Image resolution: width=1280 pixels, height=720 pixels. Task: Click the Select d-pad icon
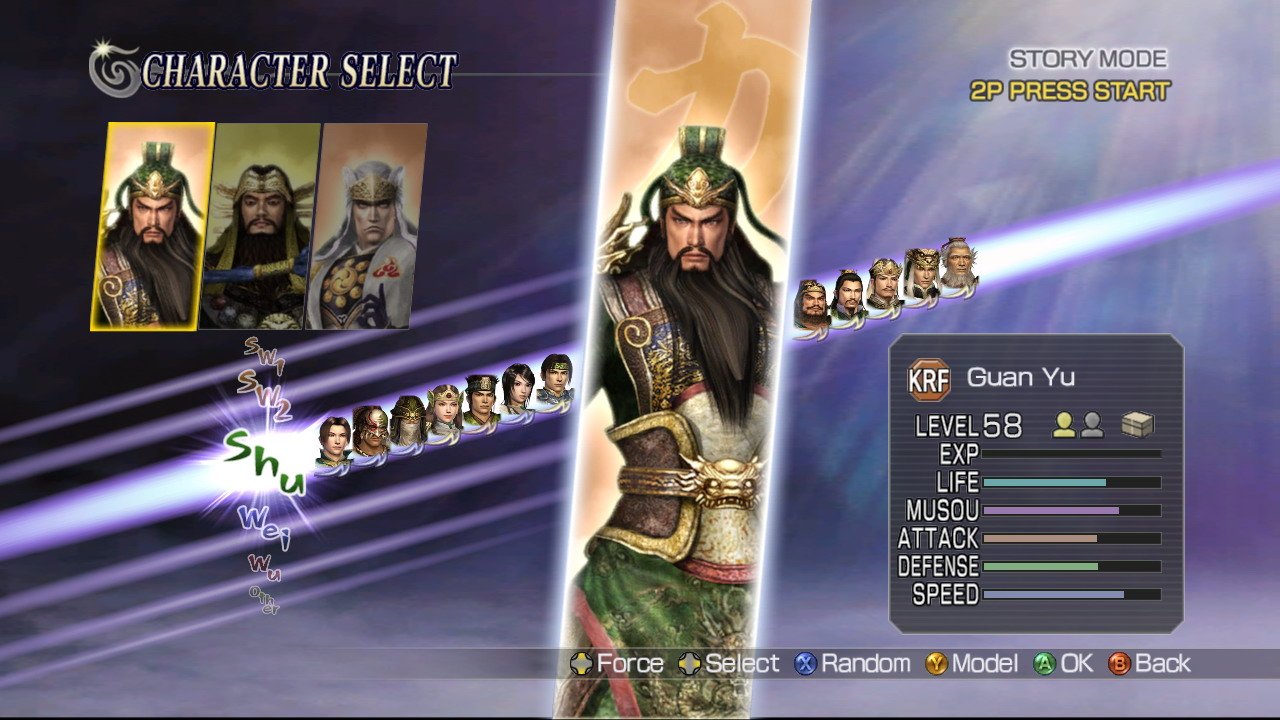pyautogui.click(x=689, y=663)
